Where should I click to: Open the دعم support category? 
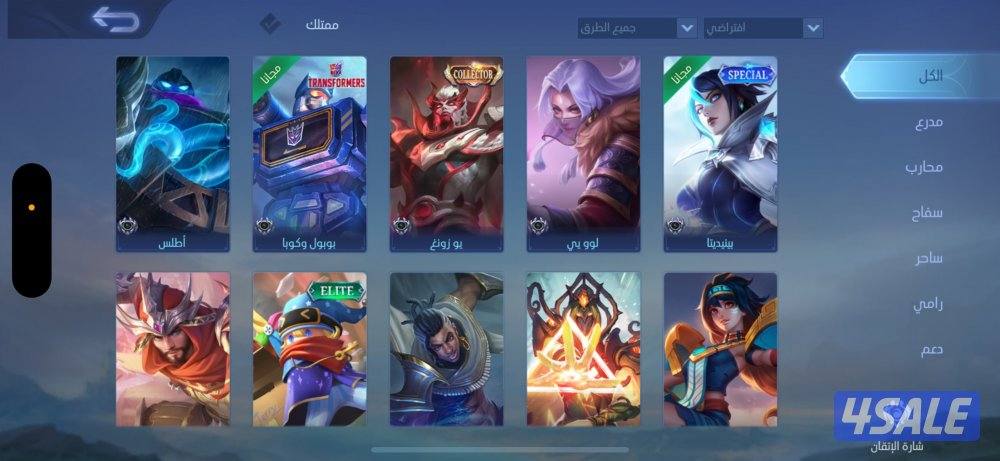point(930,349)
